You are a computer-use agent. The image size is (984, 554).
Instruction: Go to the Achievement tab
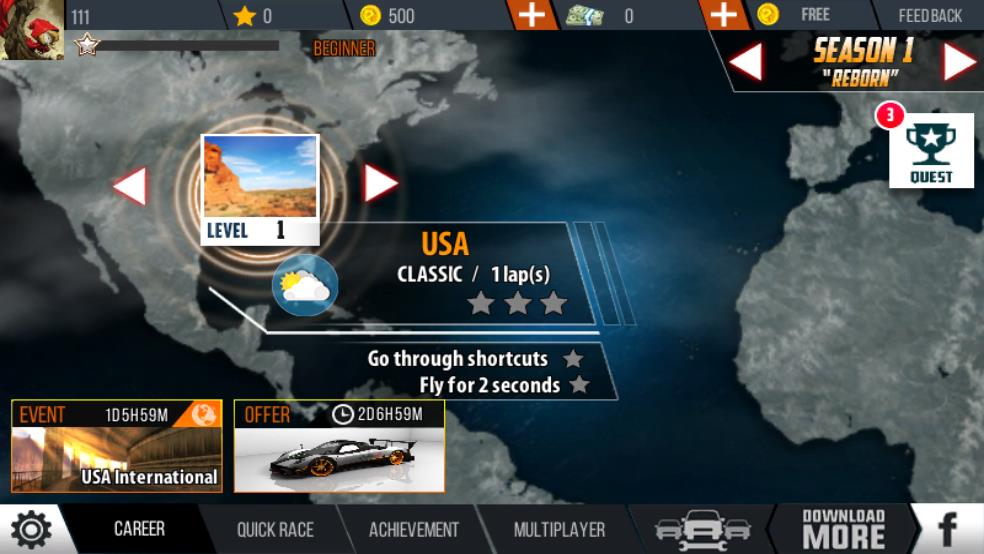(x=414, y=530)
